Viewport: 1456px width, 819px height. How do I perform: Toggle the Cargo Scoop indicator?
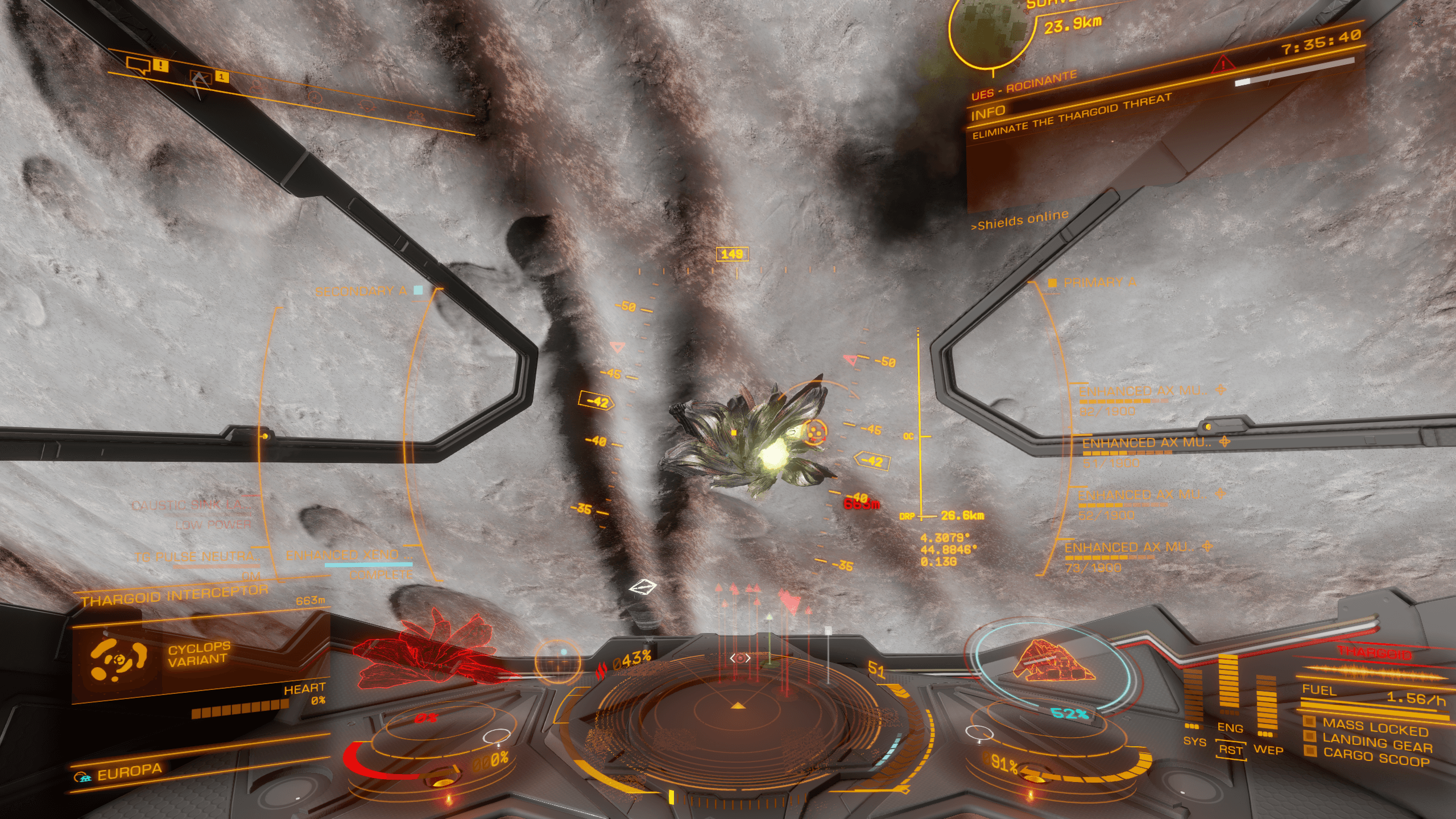click(1375, 758)
